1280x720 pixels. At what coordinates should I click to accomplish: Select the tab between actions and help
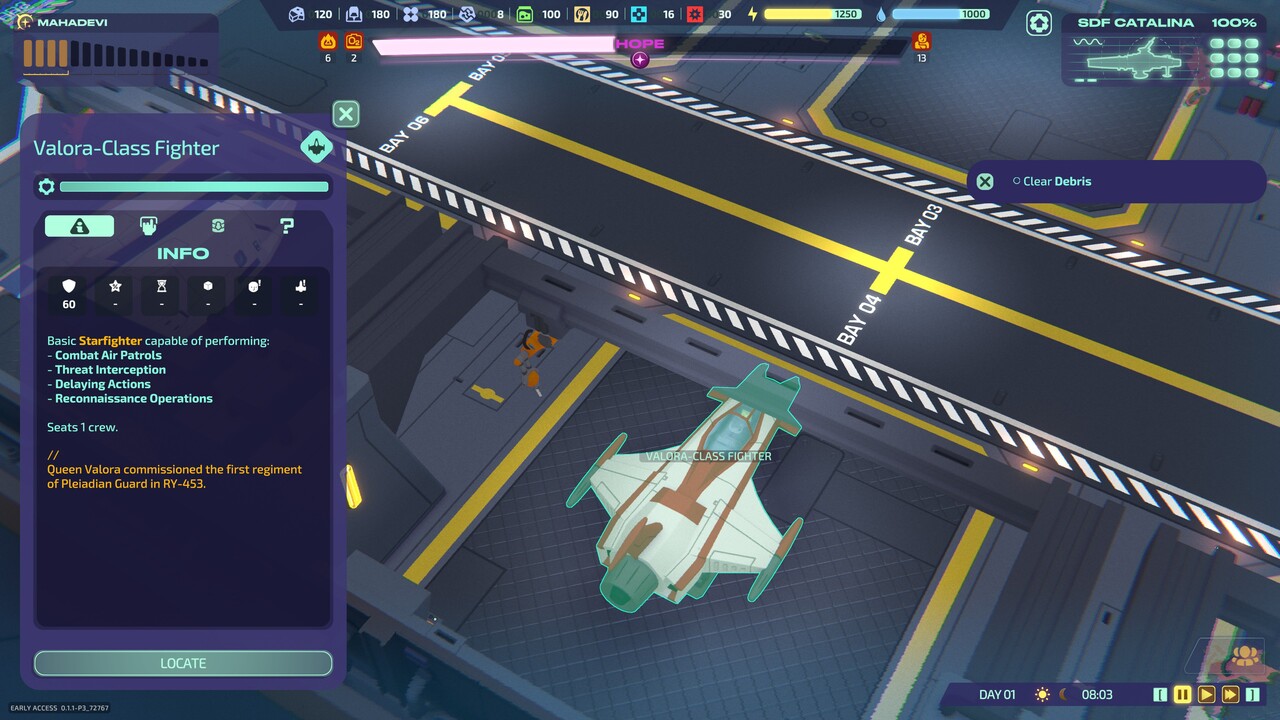(218, 226)
